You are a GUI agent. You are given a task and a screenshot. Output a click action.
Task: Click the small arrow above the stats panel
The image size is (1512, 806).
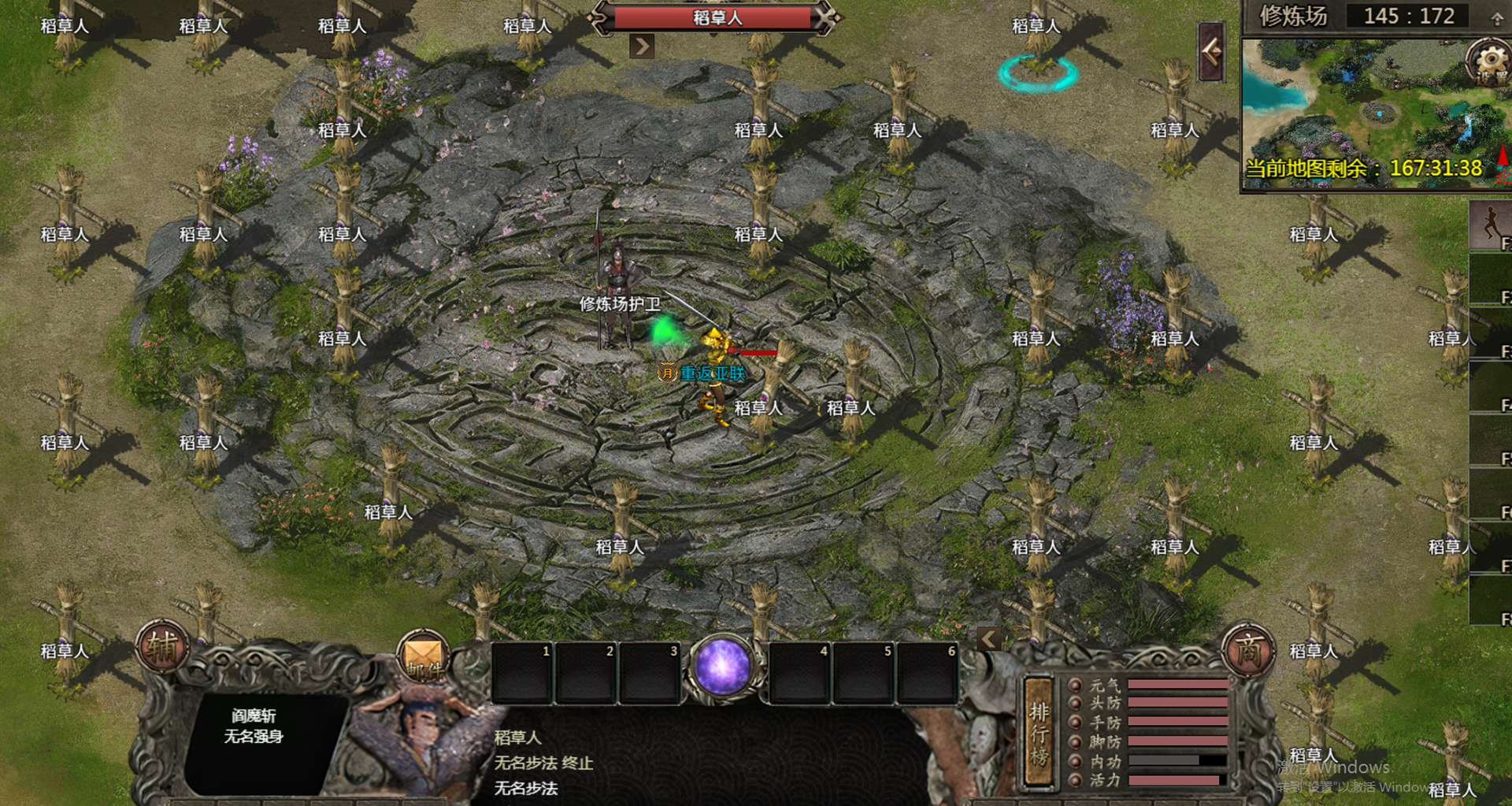(988, 639)
